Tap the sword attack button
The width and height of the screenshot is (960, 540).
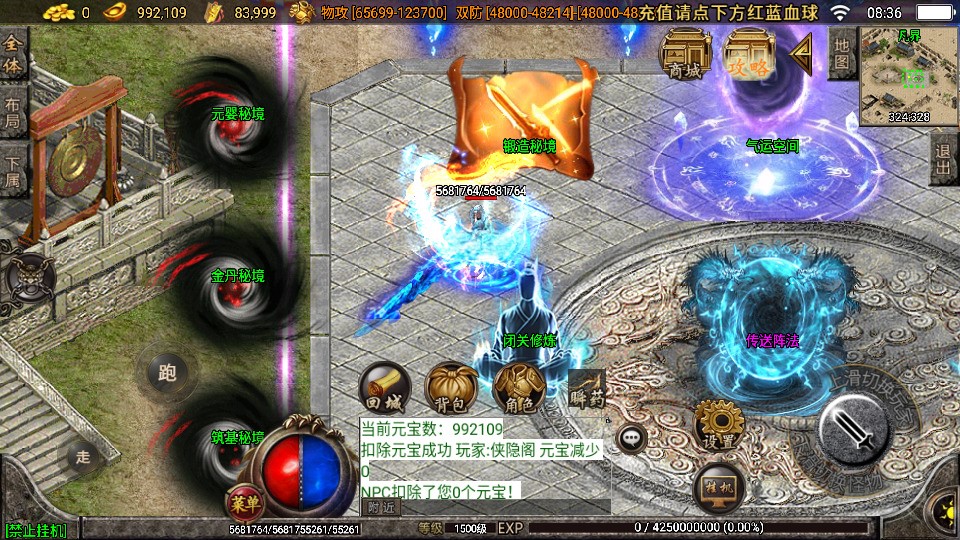pyautogui.click(x=853, y=430)
